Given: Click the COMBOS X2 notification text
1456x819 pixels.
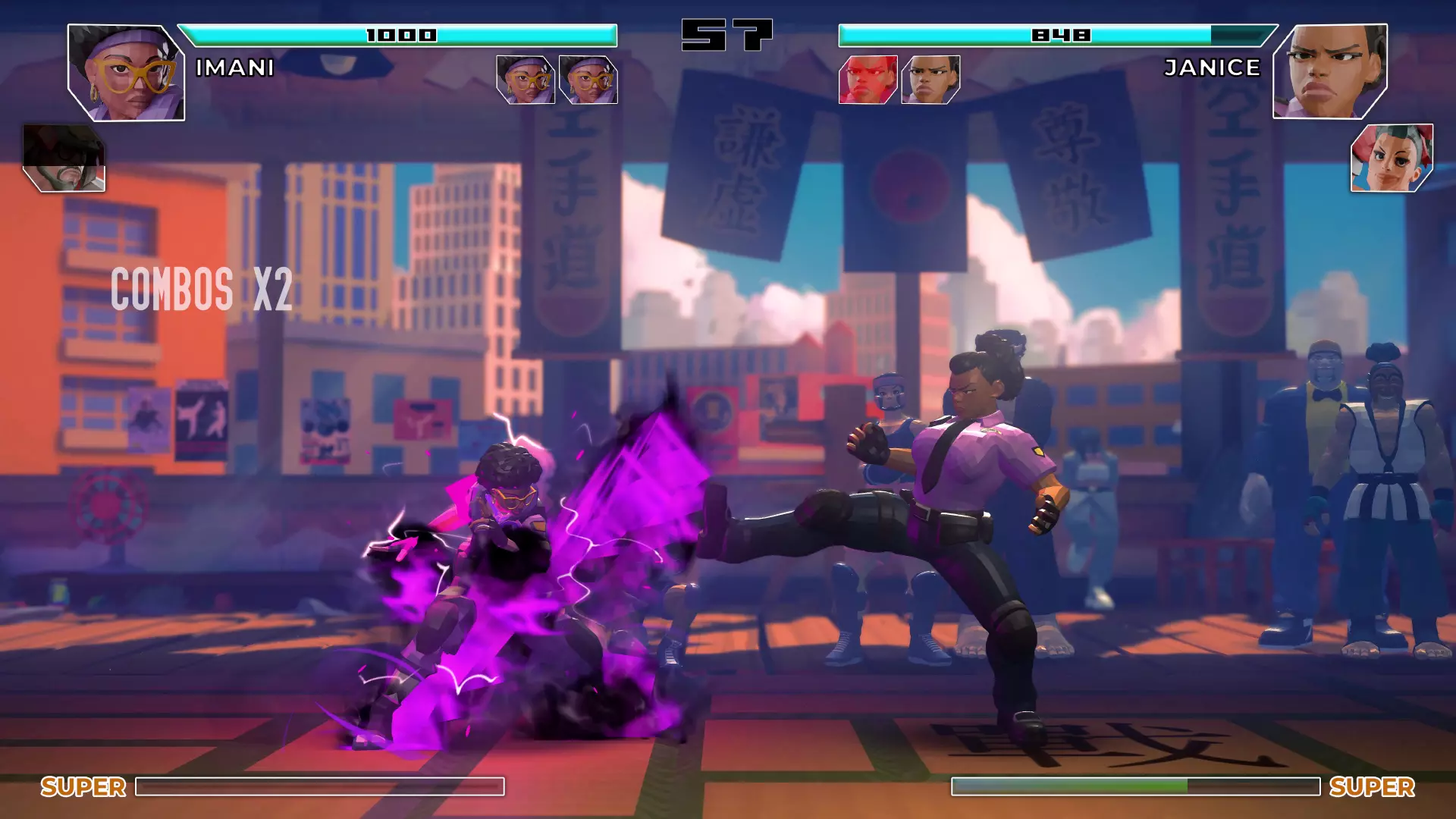Looking at the screenshot, I should 201,289.
